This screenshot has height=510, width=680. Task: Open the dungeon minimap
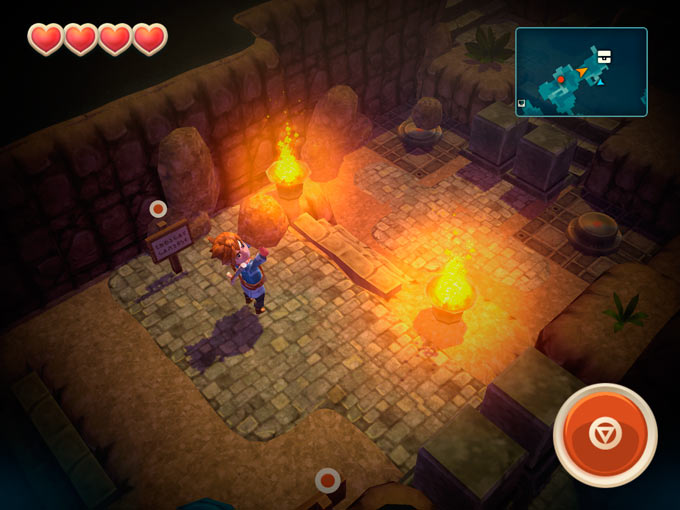pyautogui.click(x=581, y=72)
